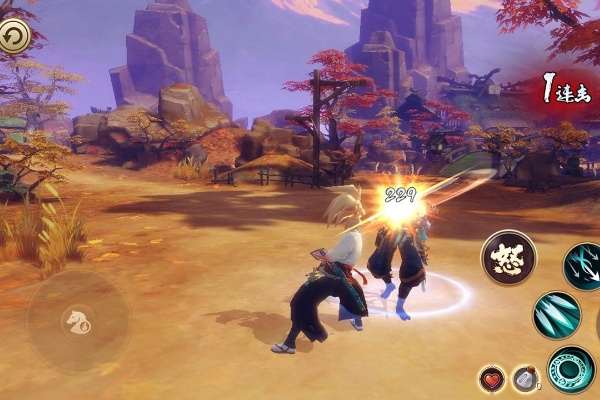Select the white potion bottle item
The height and width of the screenshot is (400, 600).
524,379
